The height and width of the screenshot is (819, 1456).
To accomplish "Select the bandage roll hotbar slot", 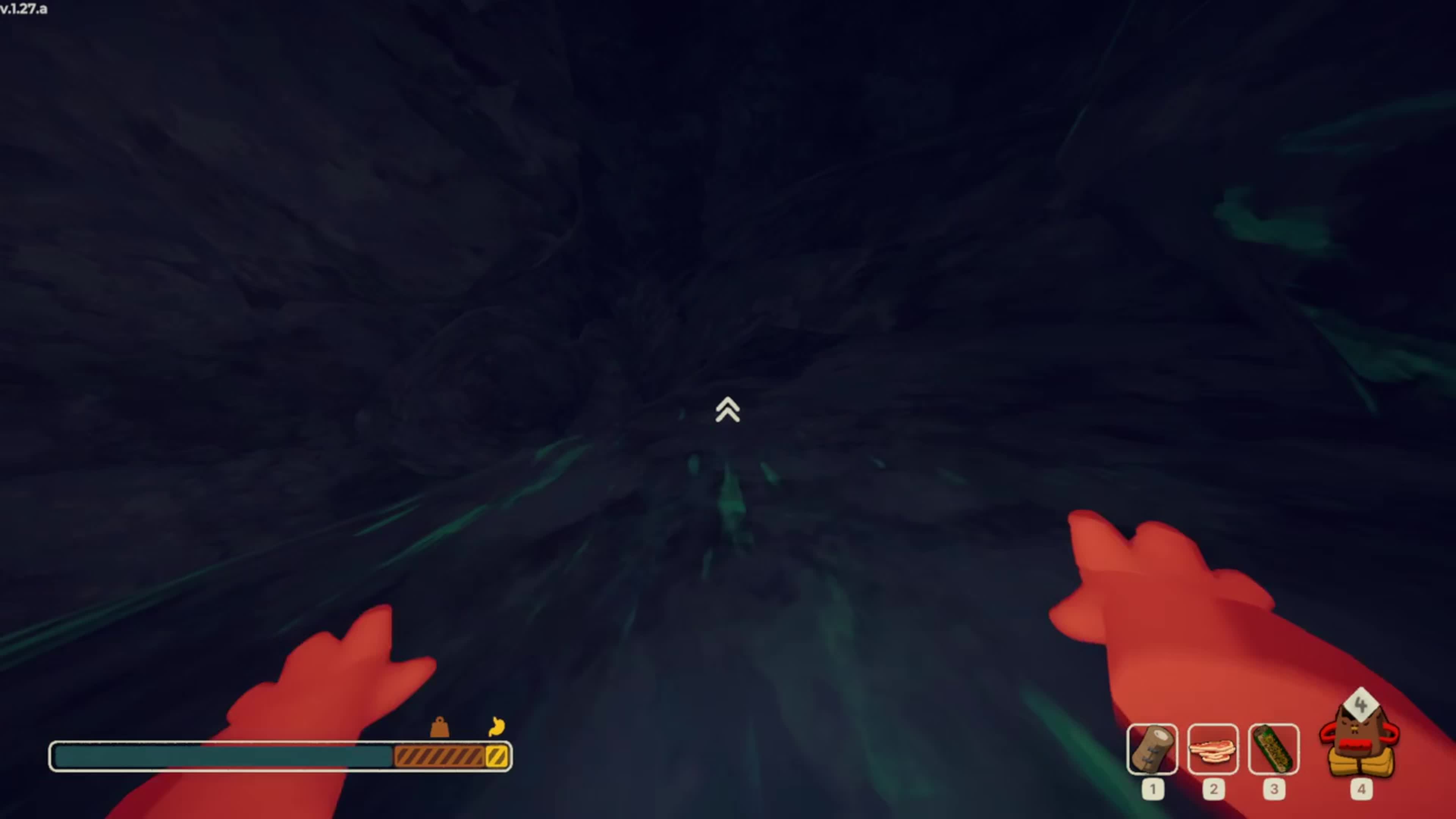I will tap(1152, 750).
